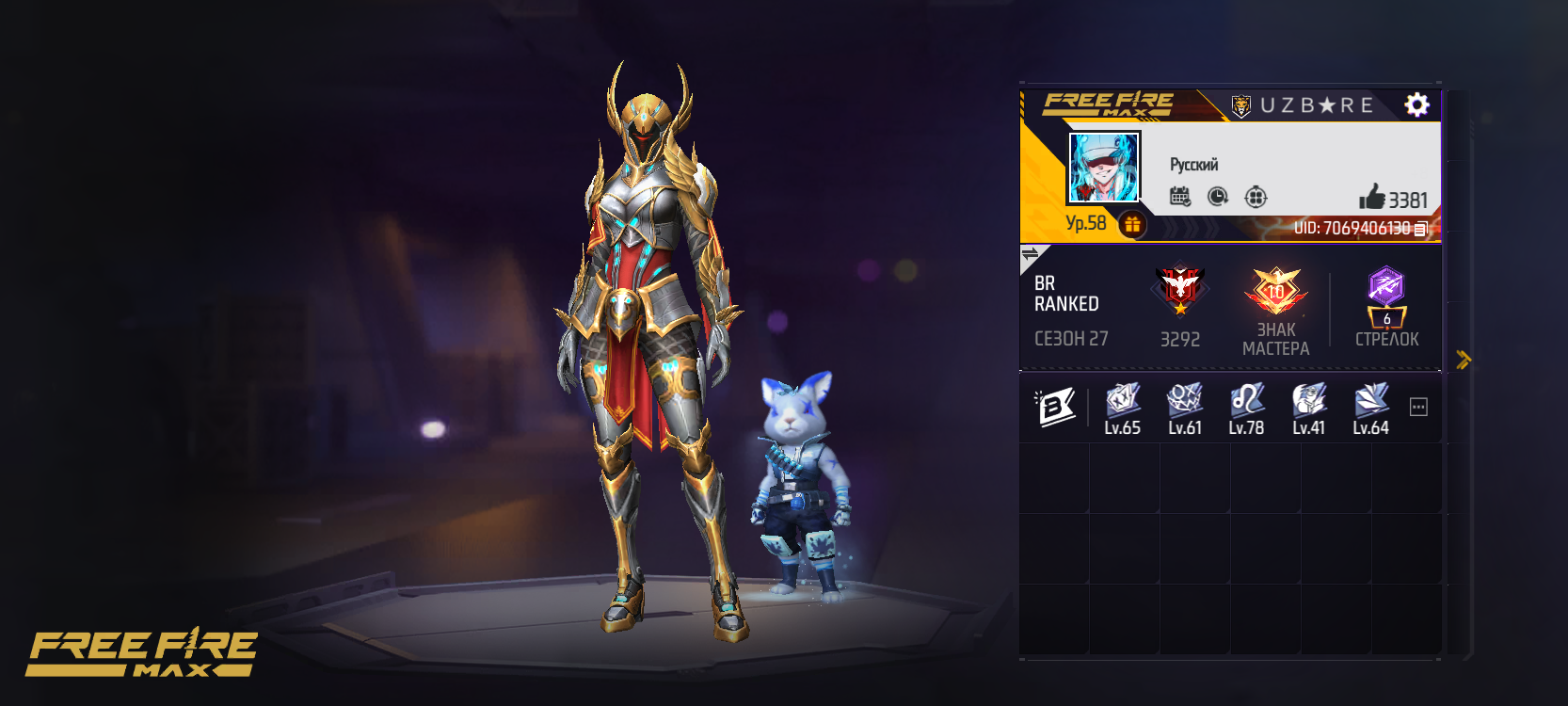Select the player avatar portrait
The height and width of the screenshot is (706, 1568).
(1104, 168)
